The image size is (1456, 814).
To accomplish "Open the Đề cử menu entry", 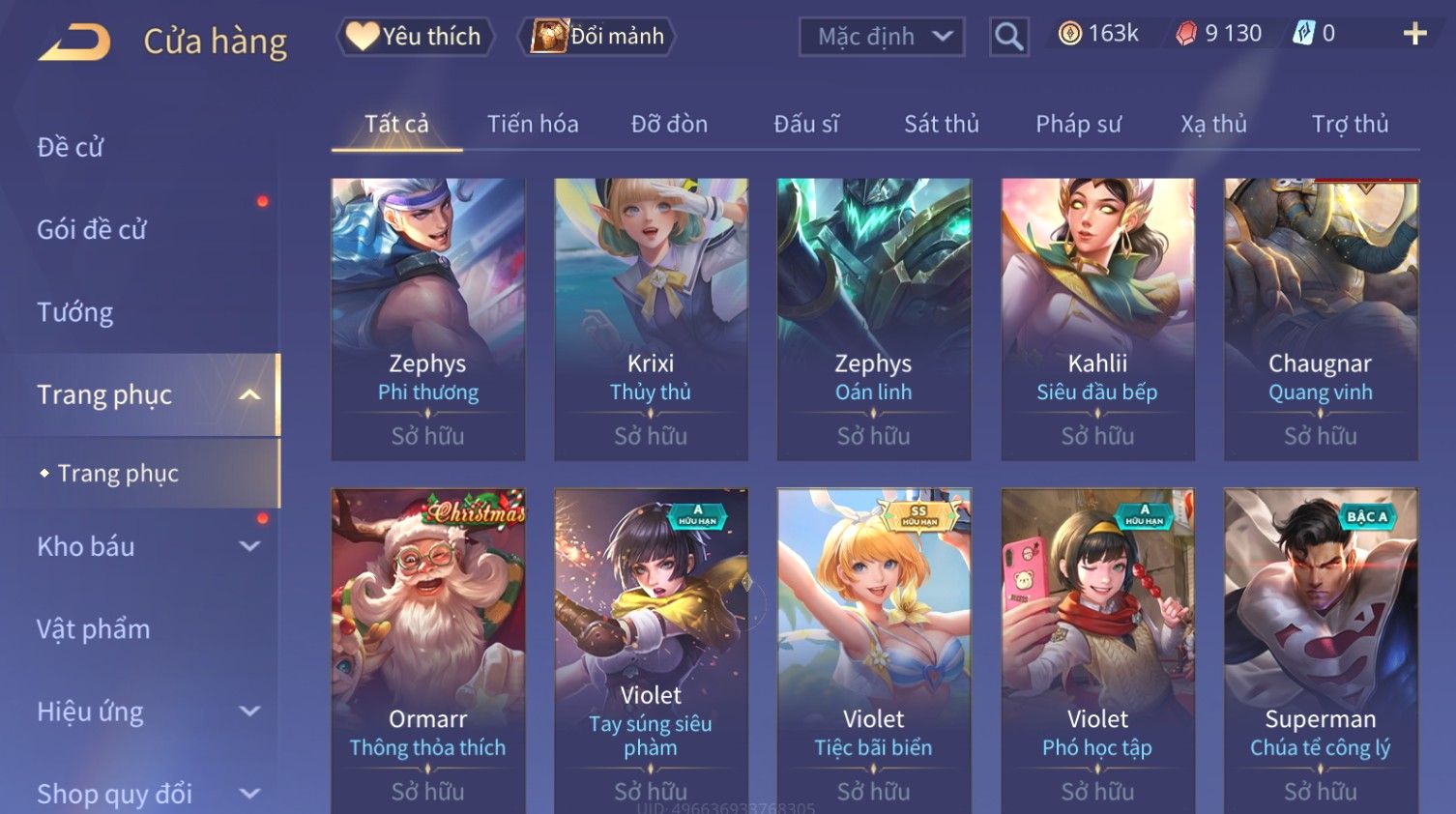I will pyautogui.click(x=71, y=147).
